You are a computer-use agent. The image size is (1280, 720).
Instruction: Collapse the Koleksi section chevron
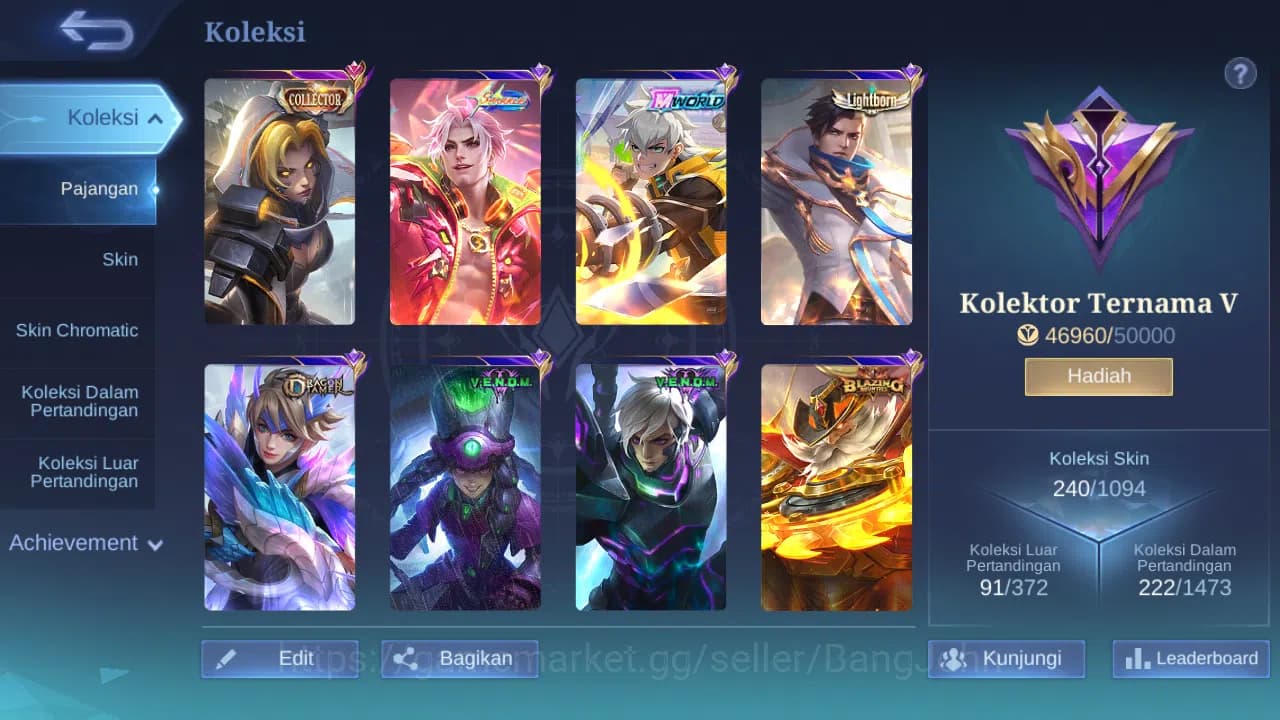tap(155, 117)
